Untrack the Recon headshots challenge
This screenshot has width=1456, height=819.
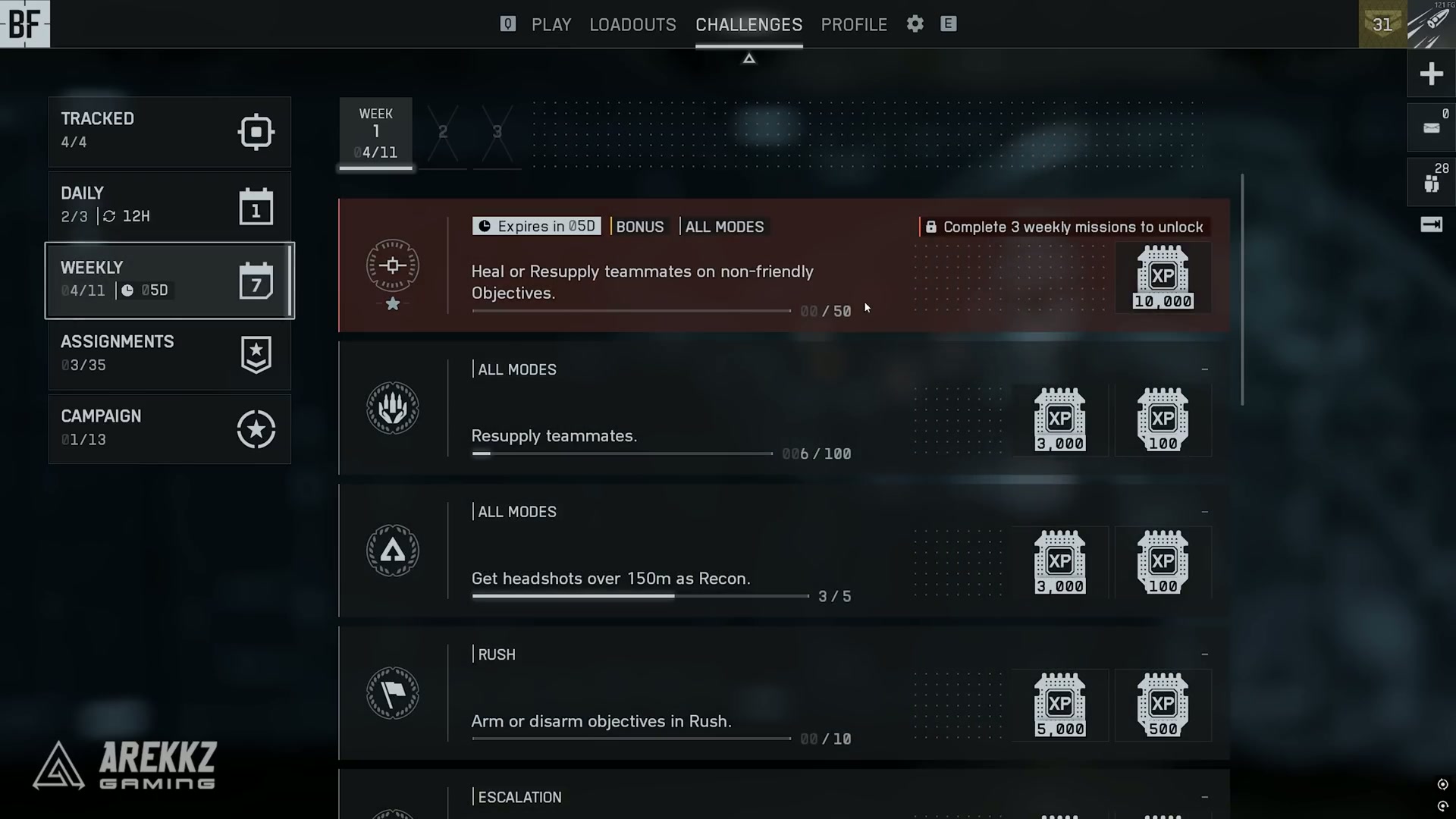(1204, 512)
